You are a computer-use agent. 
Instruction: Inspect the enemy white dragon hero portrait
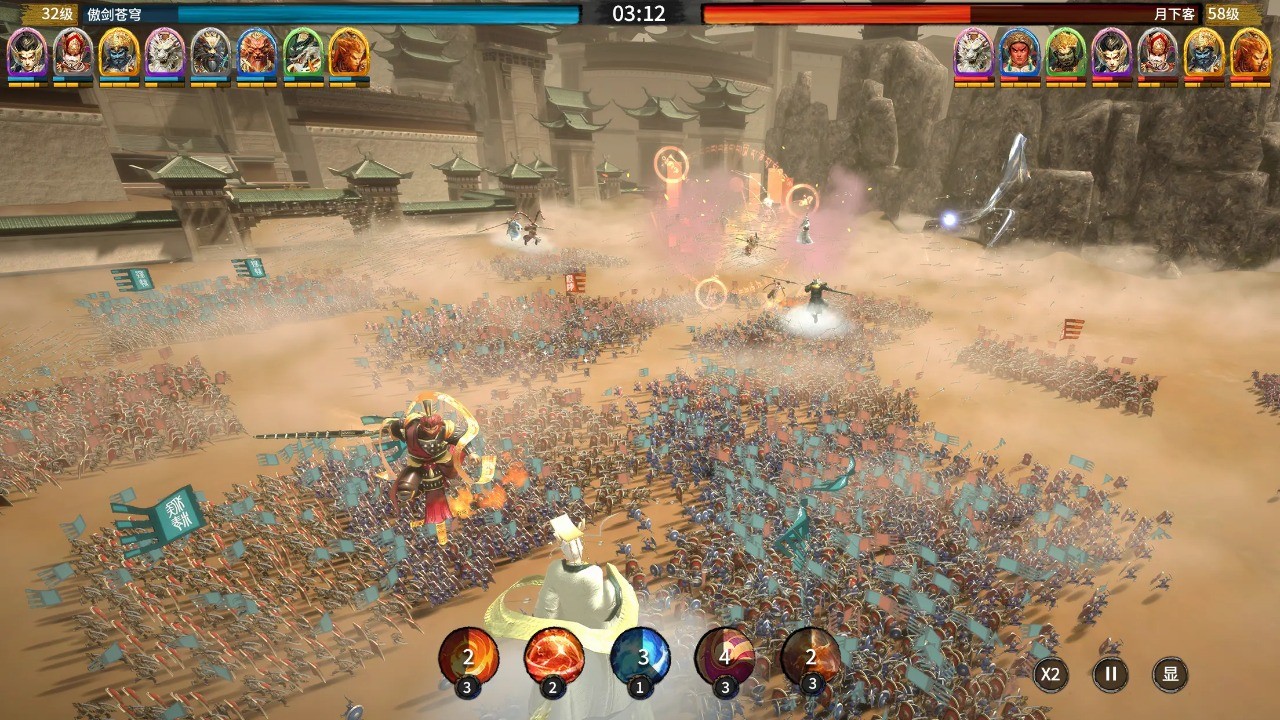coord(974,53)
